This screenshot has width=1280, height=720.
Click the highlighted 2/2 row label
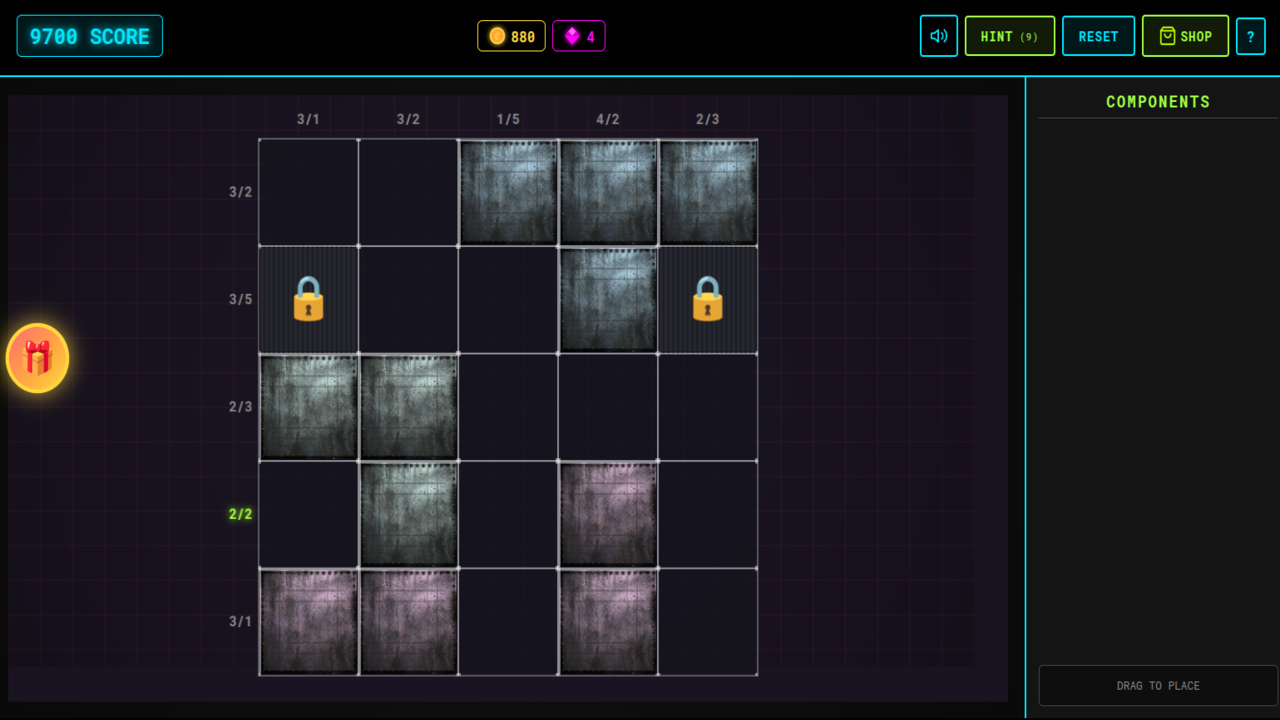point(238,513)
